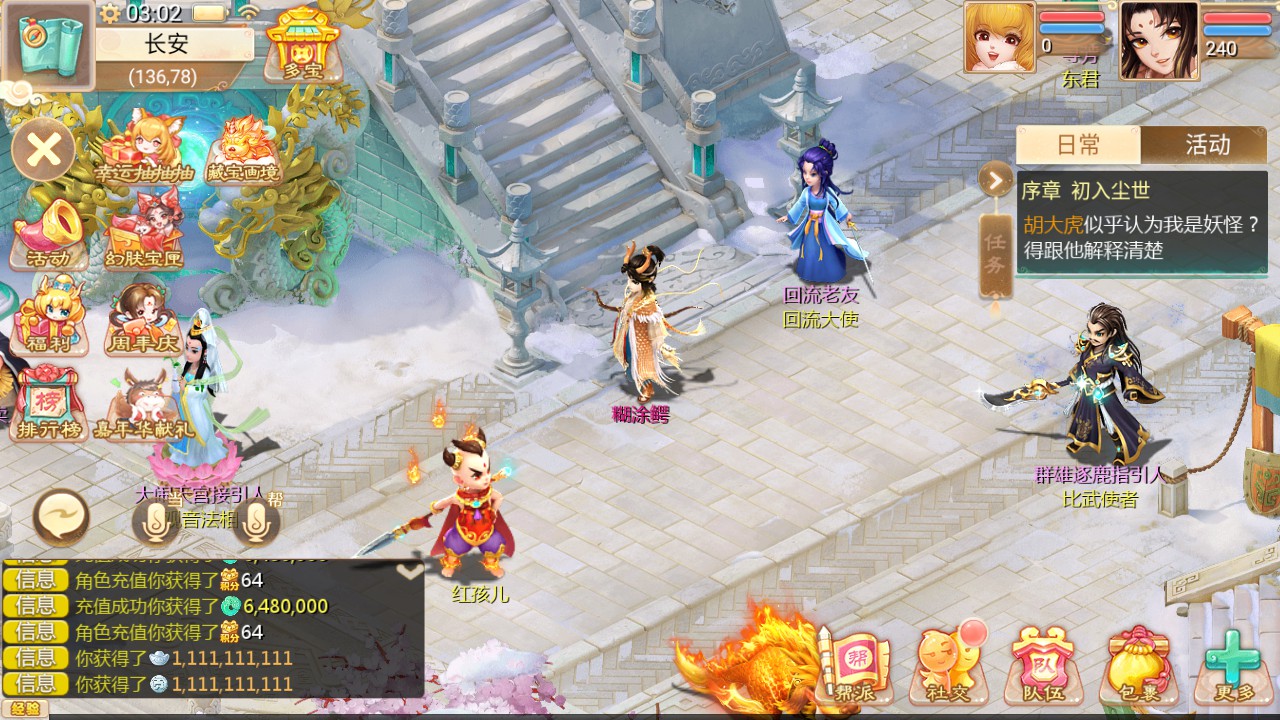Open the 多宝 shop icon
Viewport: 1280px width, 720px height.
pyautogui.click(x=294, y=43)
